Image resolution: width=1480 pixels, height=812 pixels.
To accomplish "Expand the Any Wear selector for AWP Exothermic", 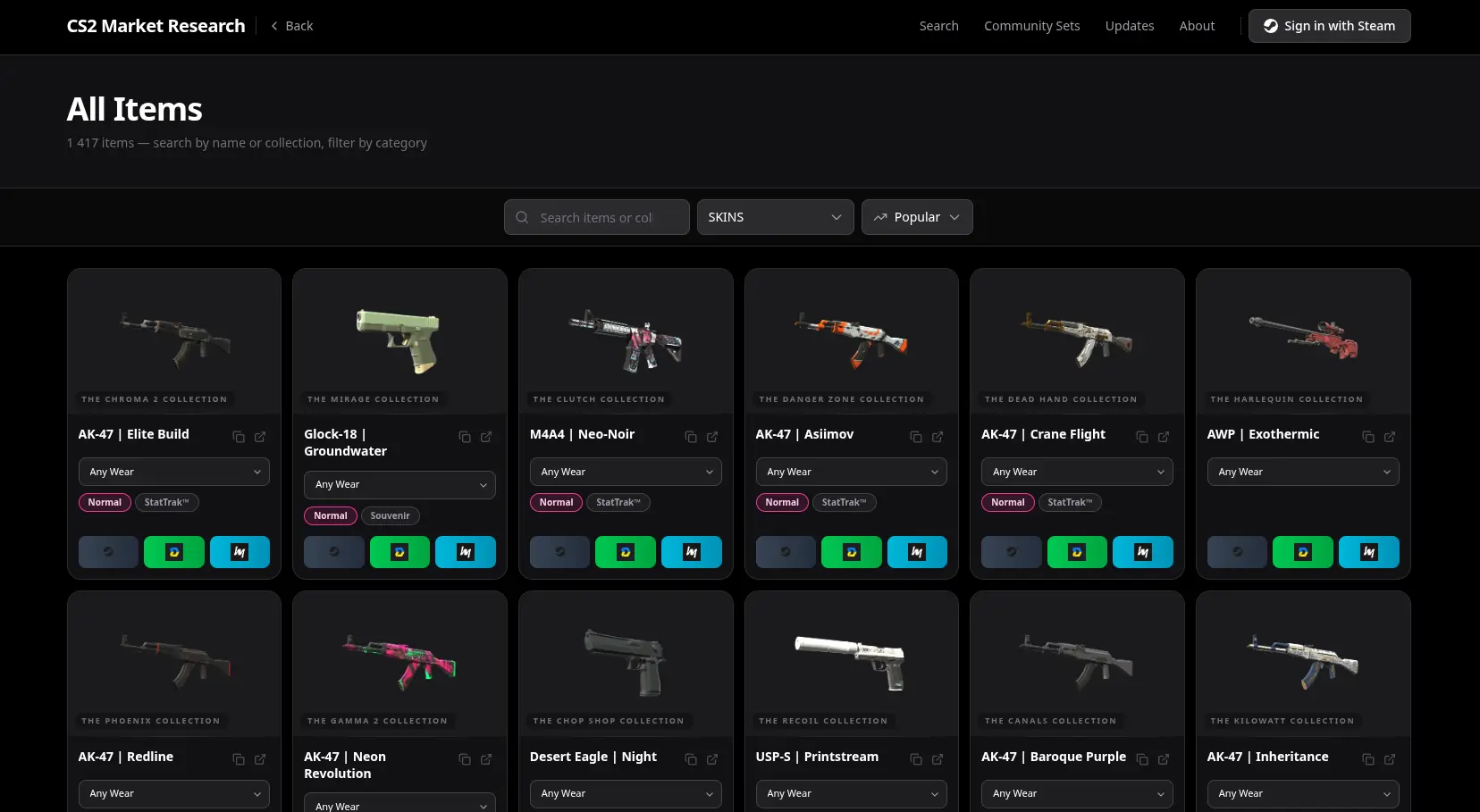I will pyautogui.click(x=1303, y=472).
